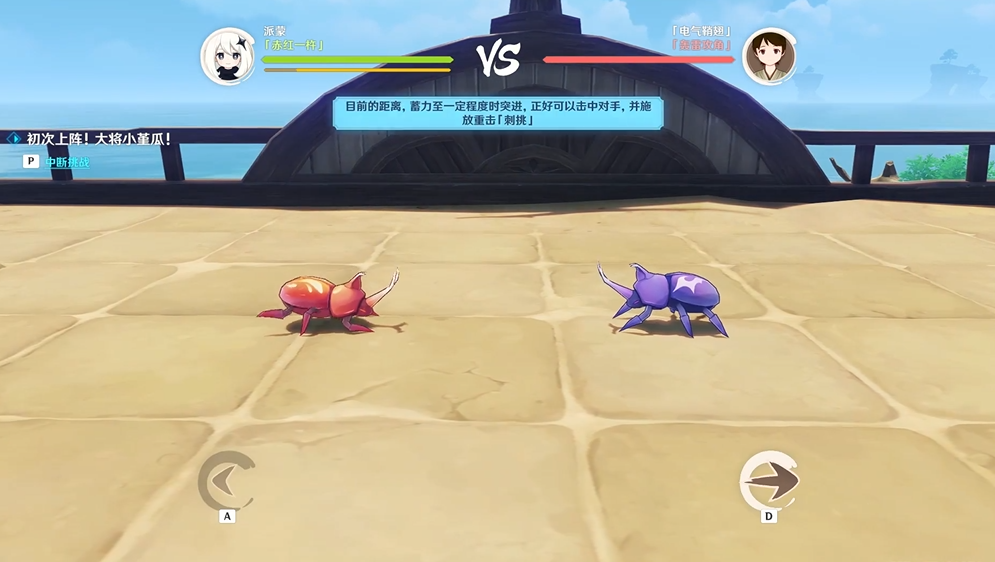Select the 中断挑战 abort challenge option

(66, 161)
